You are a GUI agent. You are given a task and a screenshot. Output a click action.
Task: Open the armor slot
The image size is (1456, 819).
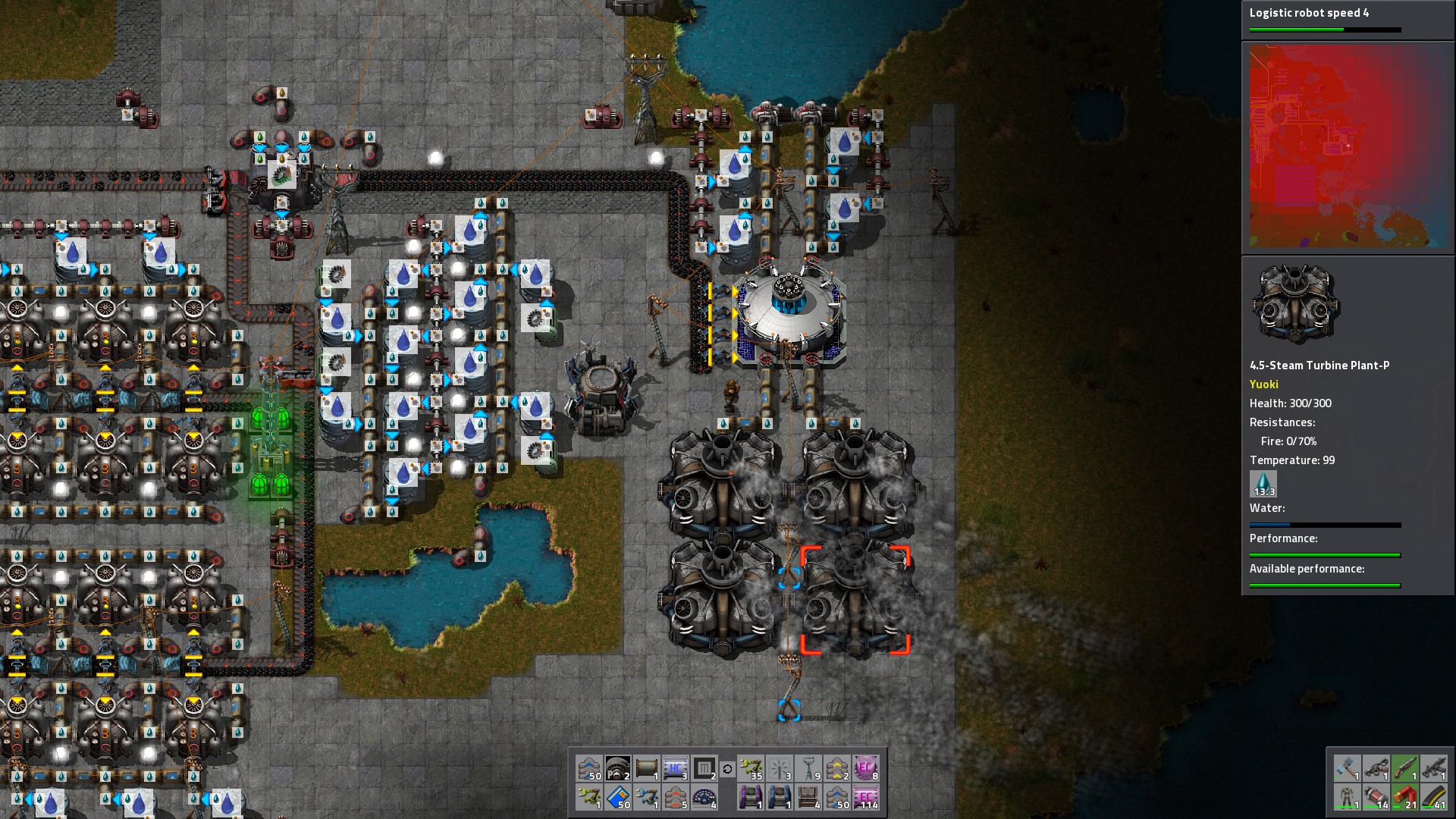pos(1348,797)
